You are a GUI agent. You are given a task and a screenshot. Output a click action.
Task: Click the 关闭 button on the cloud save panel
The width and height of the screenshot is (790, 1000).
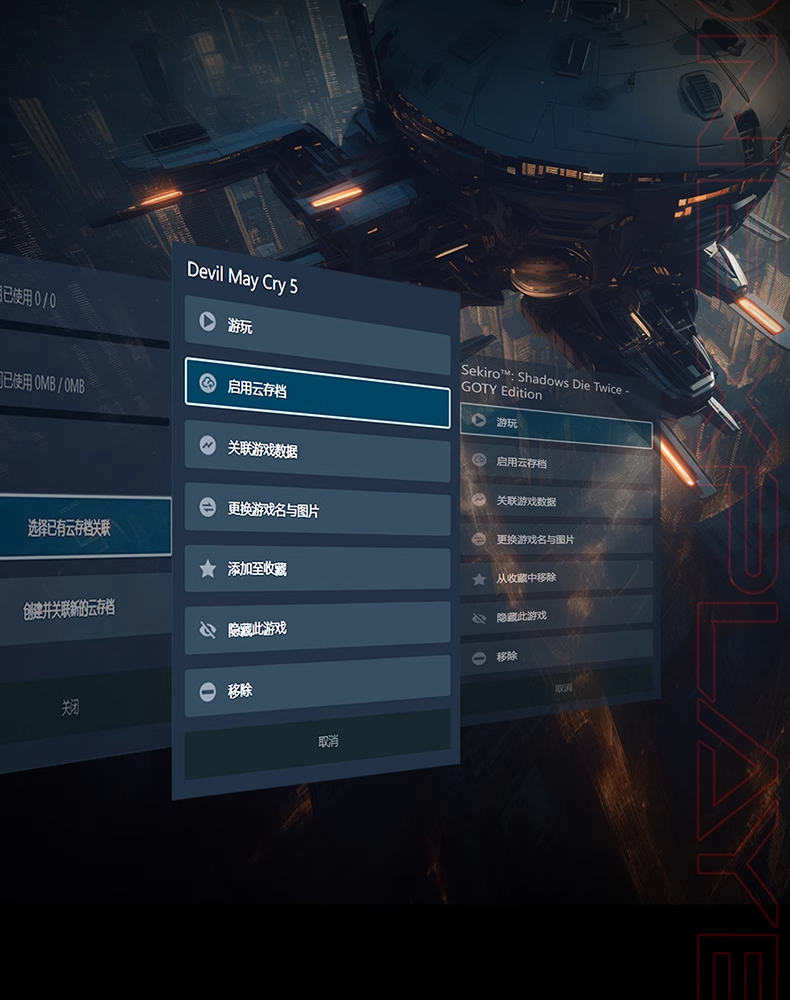coord(70,707)
